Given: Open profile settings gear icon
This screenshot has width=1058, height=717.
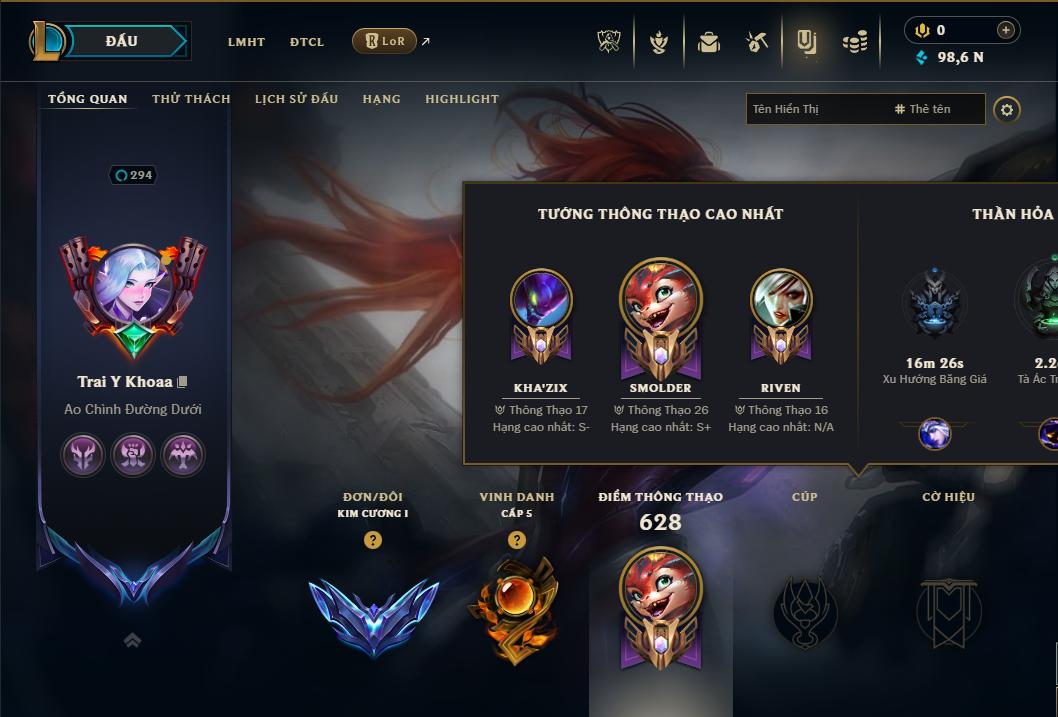Looking at the screenshot, I should pos(1007,109).
